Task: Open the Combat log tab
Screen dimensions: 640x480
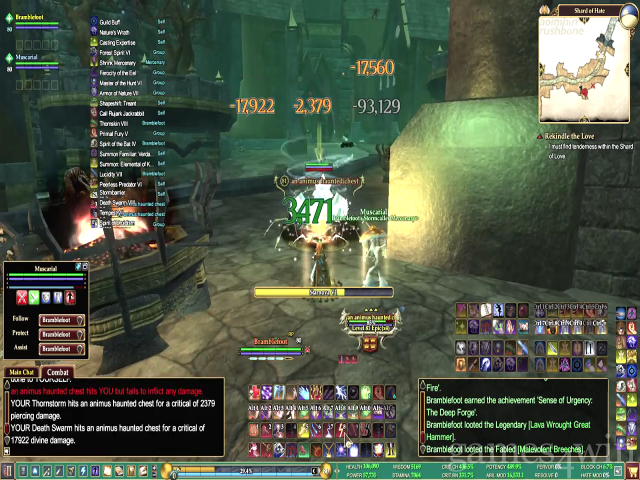Action: (x=57, y=373)
